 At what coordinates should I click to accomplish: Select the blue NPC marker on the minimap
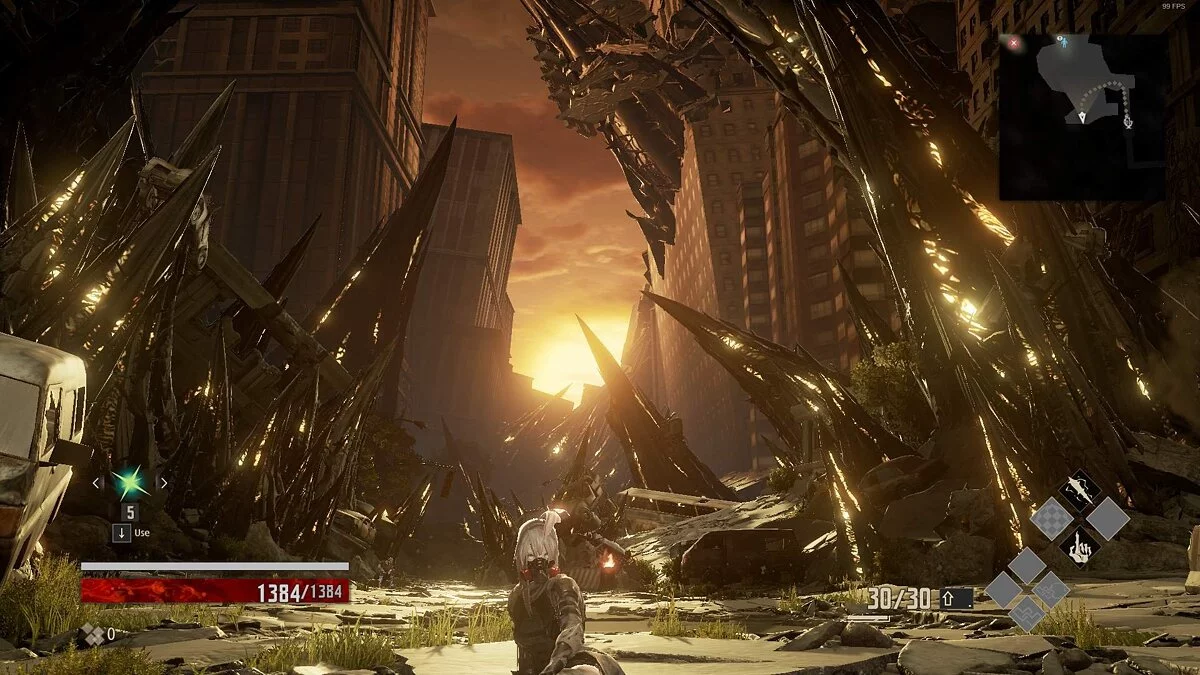point(1063,42)
